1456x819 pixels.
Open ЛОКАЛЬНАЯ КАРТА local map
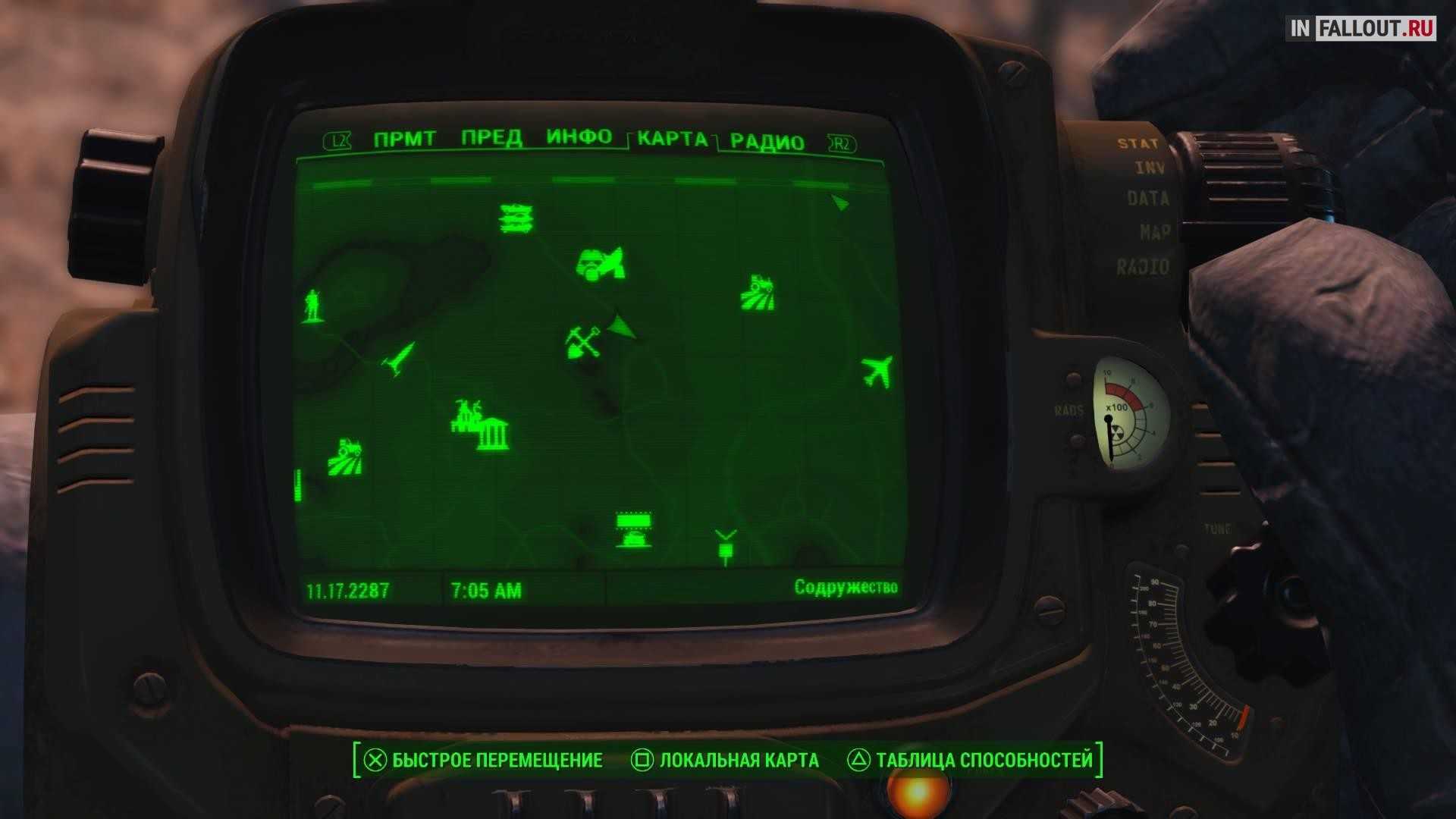point(725,761)
